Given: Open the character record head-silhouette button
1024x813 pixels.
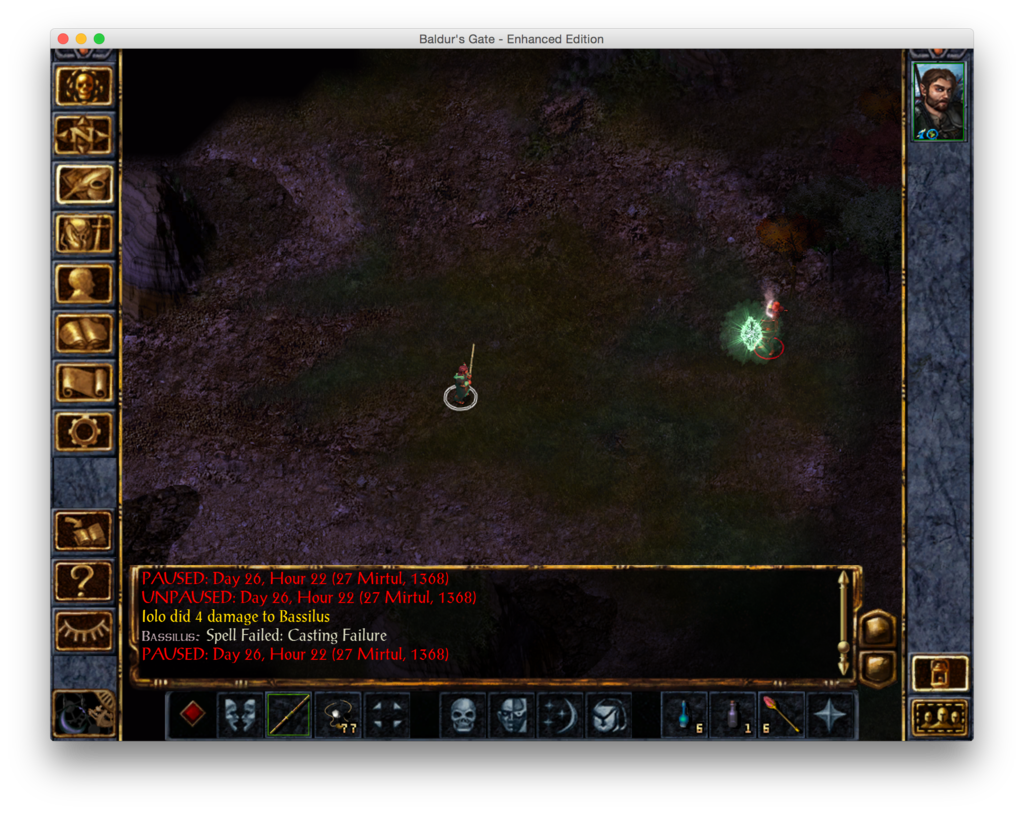Looking at the screenshot, I should click(x=84, y=283).
